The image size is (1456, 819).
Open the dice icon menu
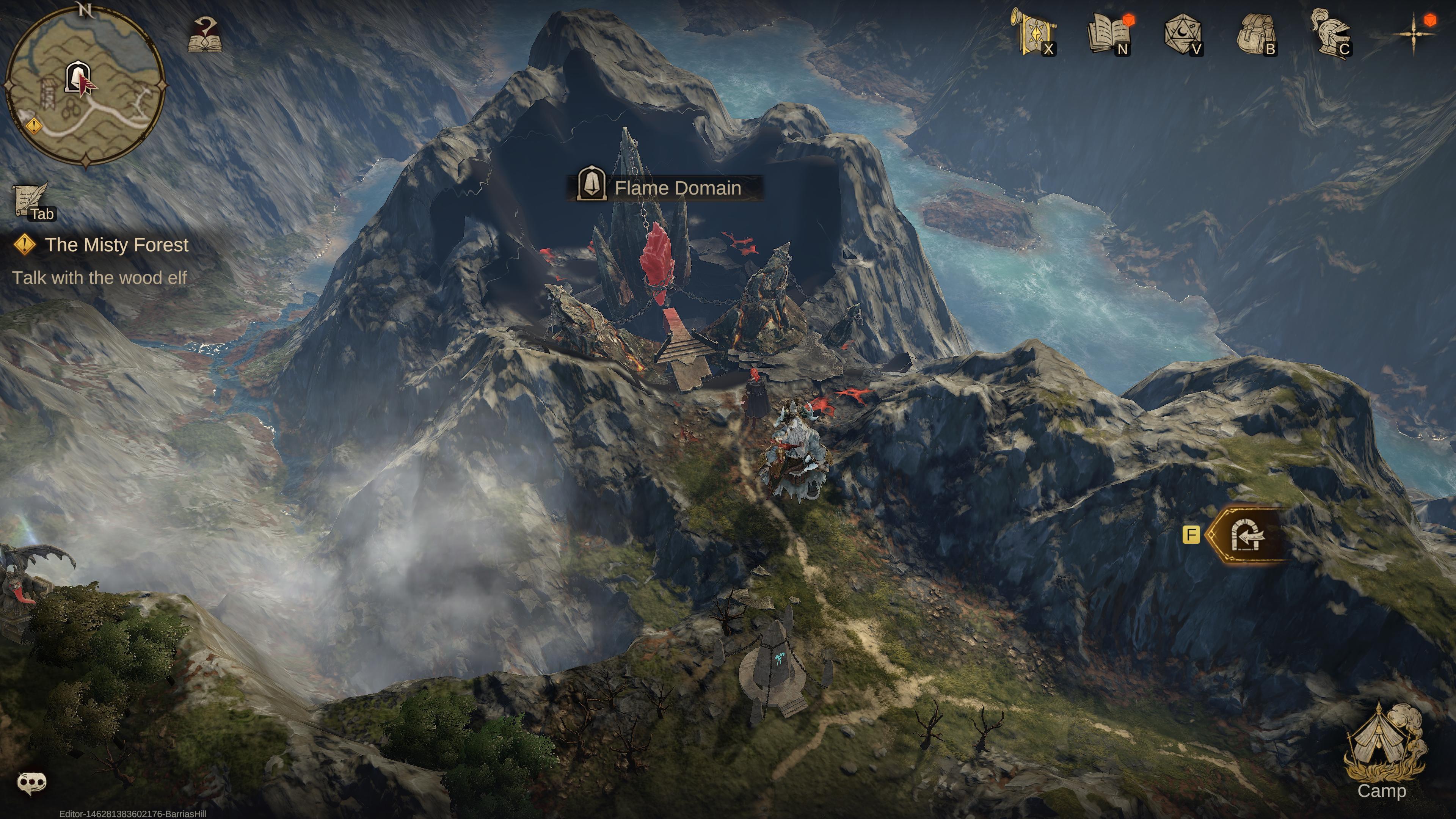(1183, 34)
